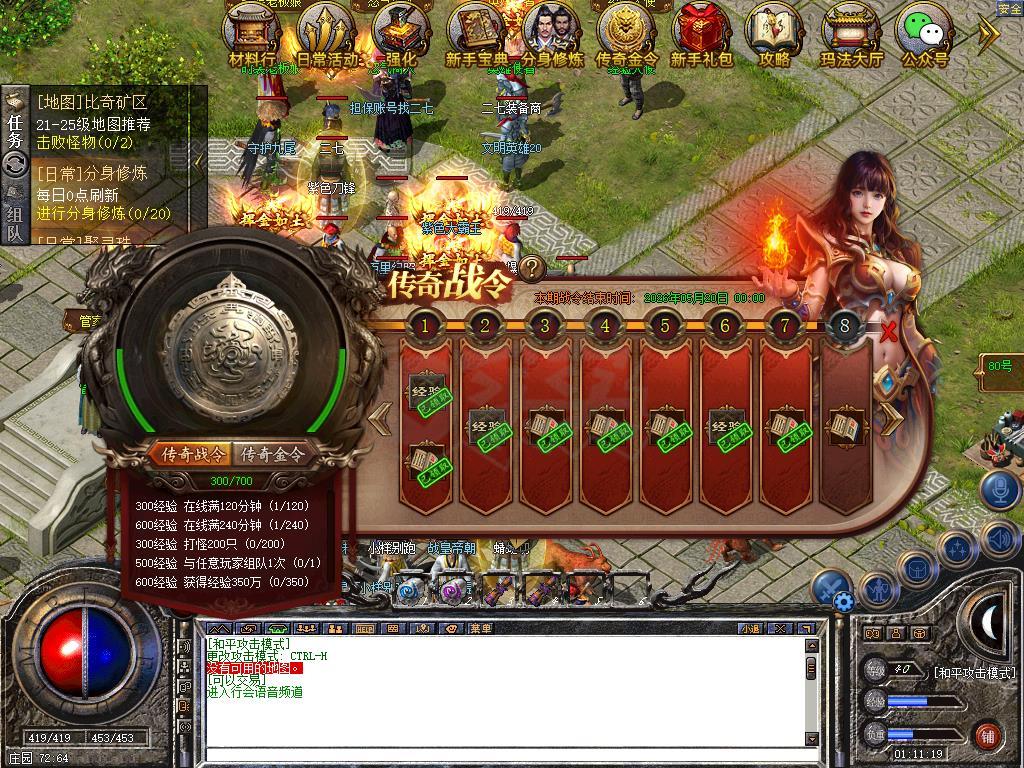
Task: Close the 传奇战令 battle pass panel
Action: click(888, 332)
